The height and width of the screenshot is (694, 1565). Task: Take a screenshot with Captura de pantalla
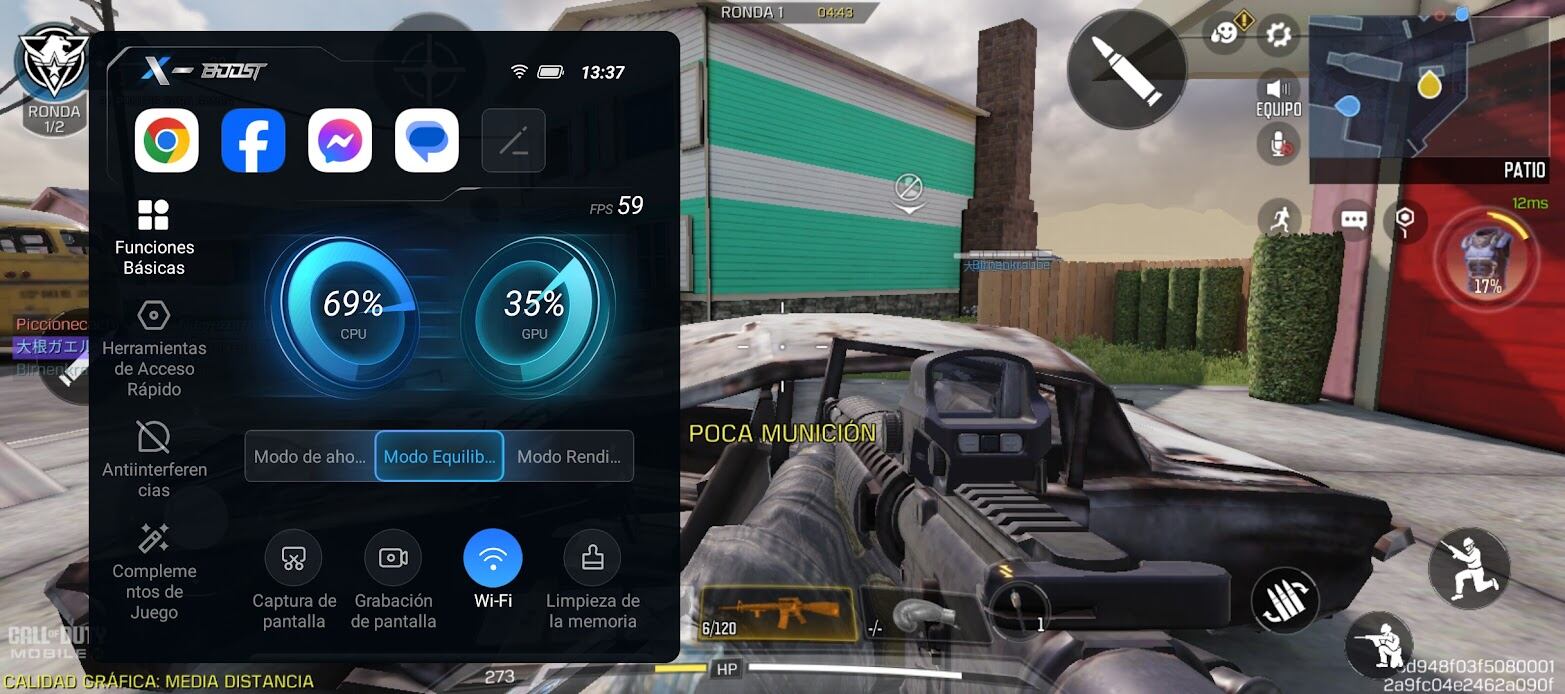click(x=294, y=580)
